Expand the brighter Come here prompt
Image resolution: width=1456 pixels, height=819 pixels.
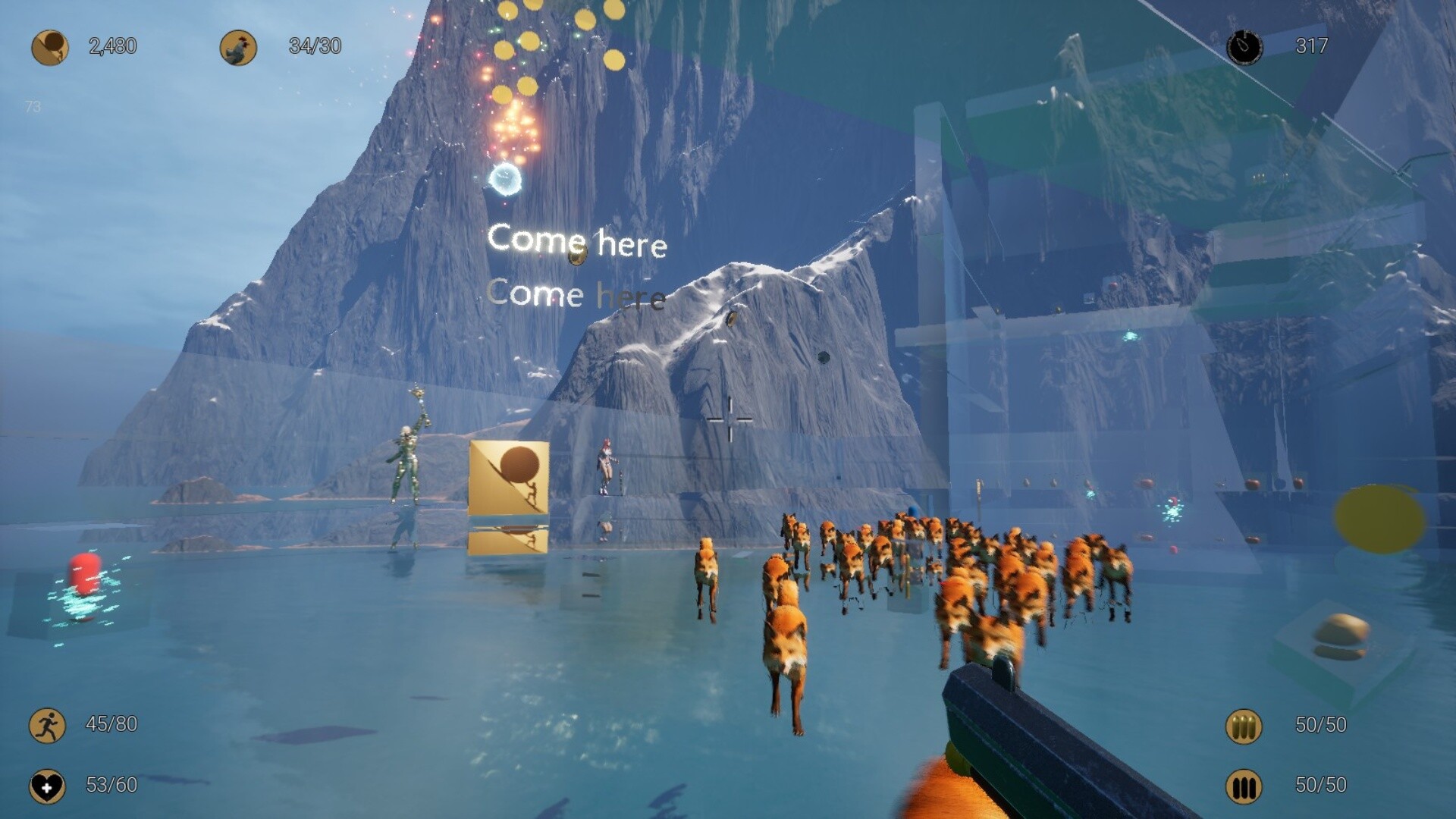point(579,241)
